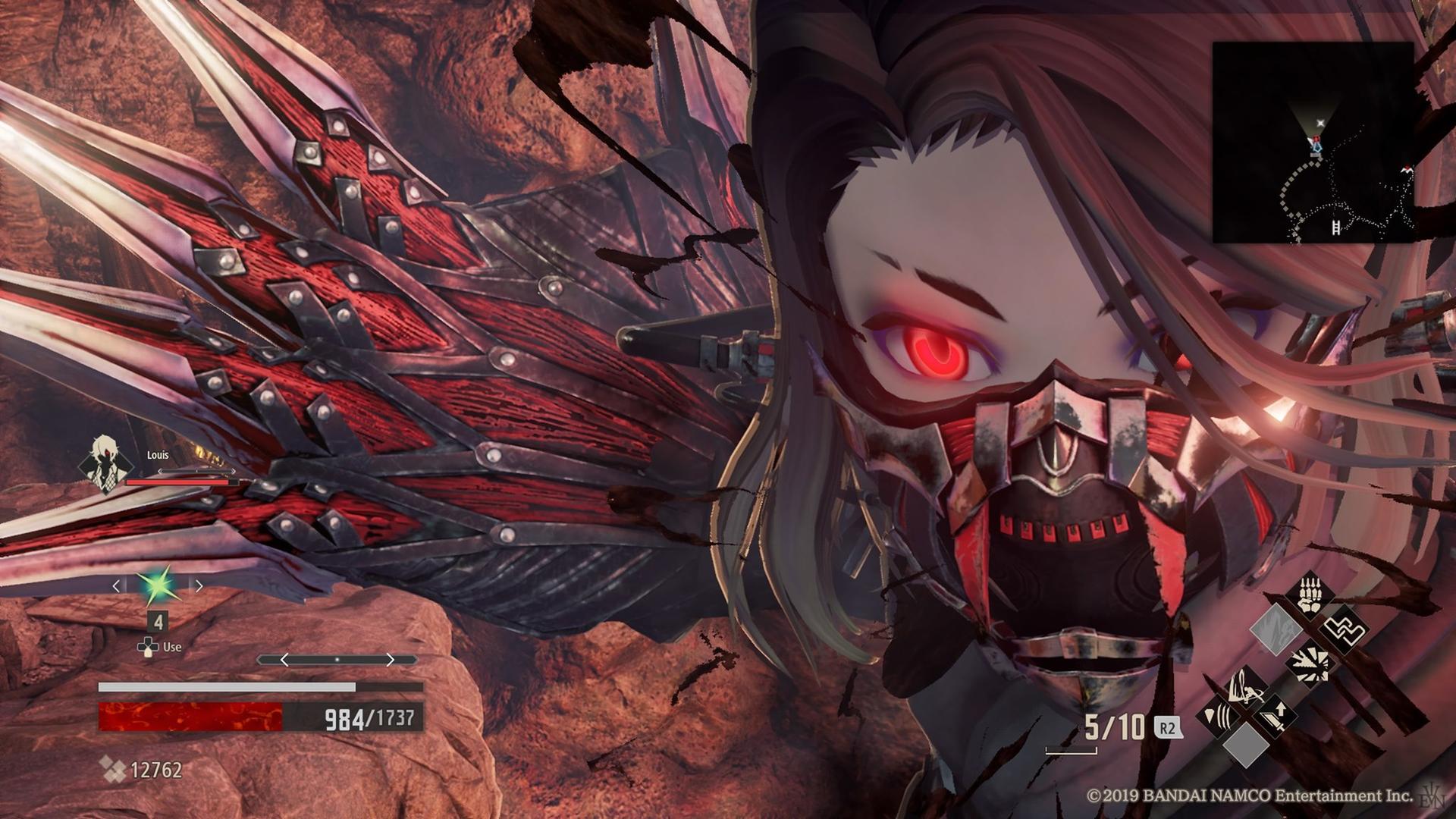Activate the kneeling figure slash gift
Viewport: 1456px width, 819px height.
pyautogui.click(x=1246, y=686)
